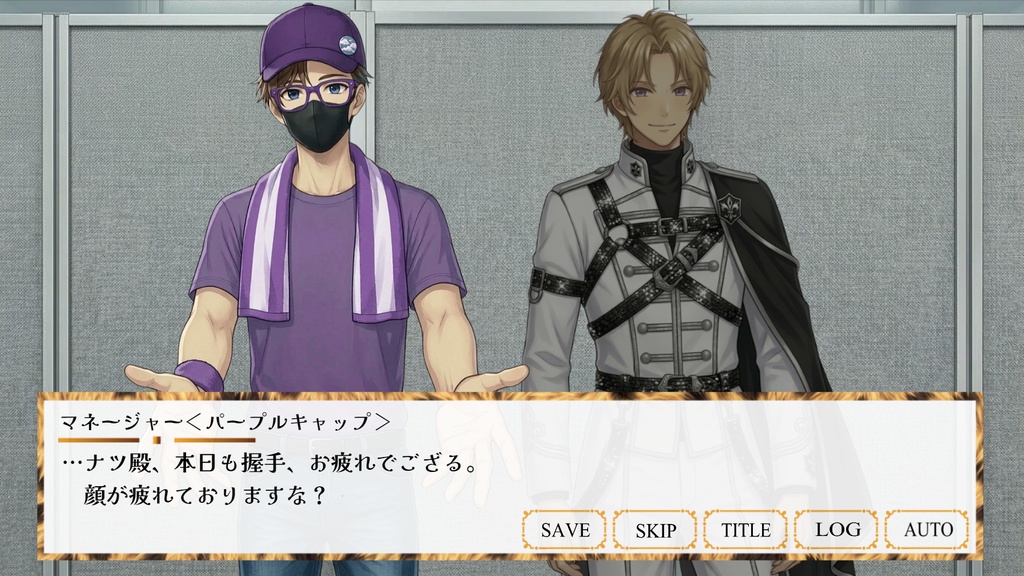Toggle AUTO text advance

tap(928, 530)
